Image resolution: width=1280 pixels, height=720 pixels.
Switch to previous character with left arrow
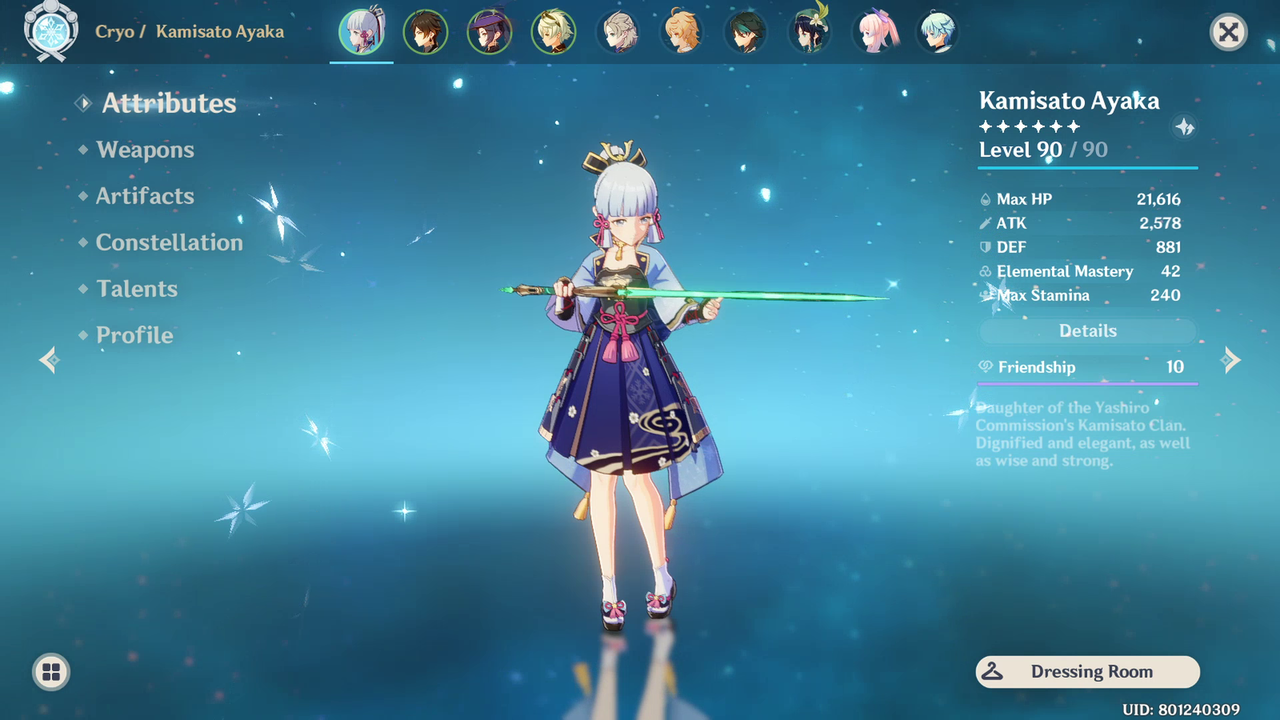tap(48, 360)
